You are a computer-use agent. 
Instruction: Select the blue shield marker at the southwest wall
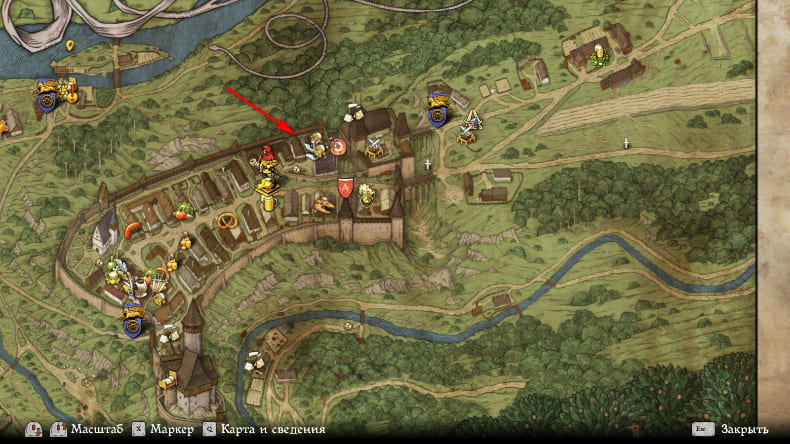132,317
